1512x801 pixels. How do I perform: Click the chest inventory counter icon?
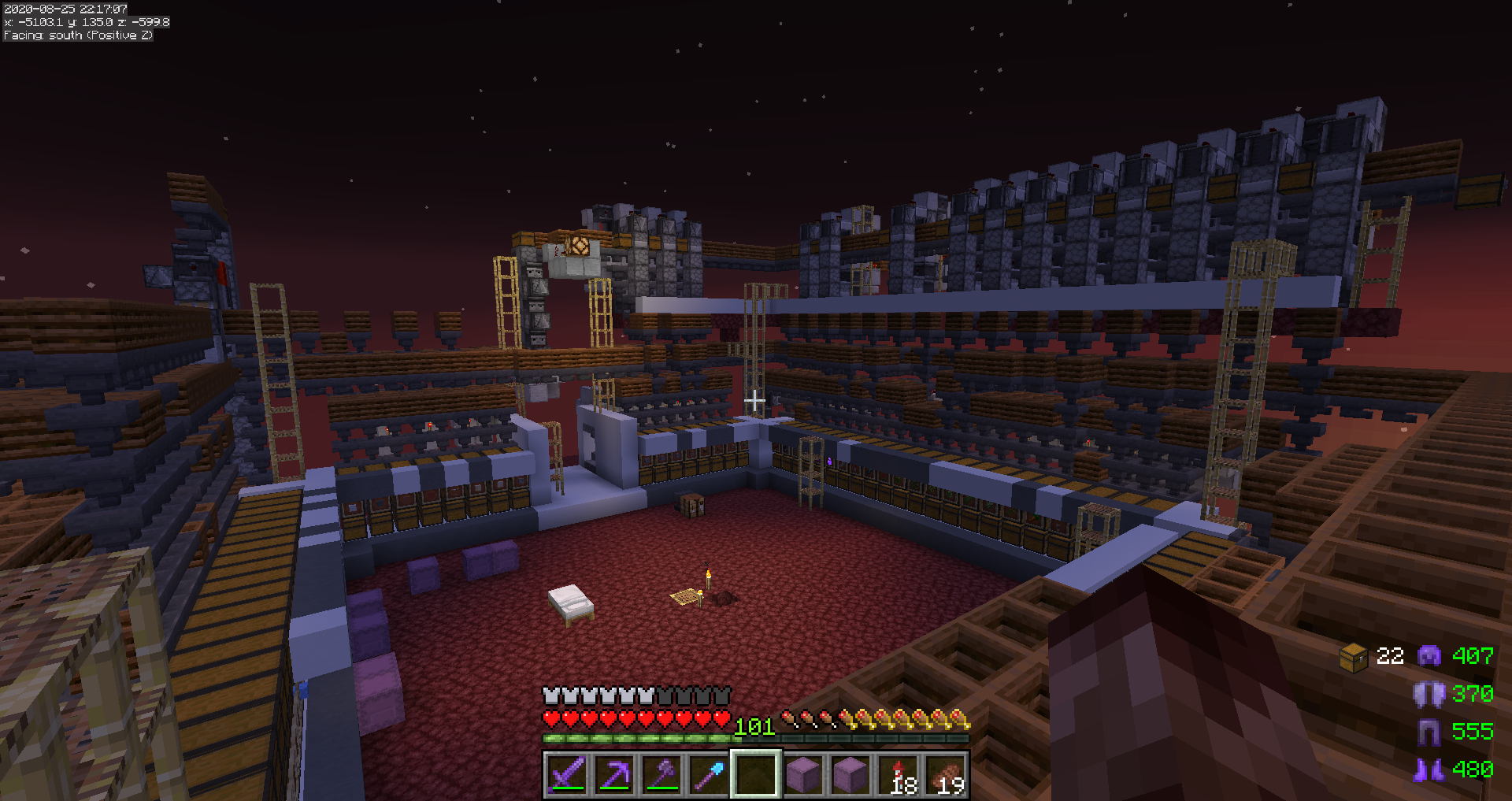pyautogui.click(x=1354, y=657)
